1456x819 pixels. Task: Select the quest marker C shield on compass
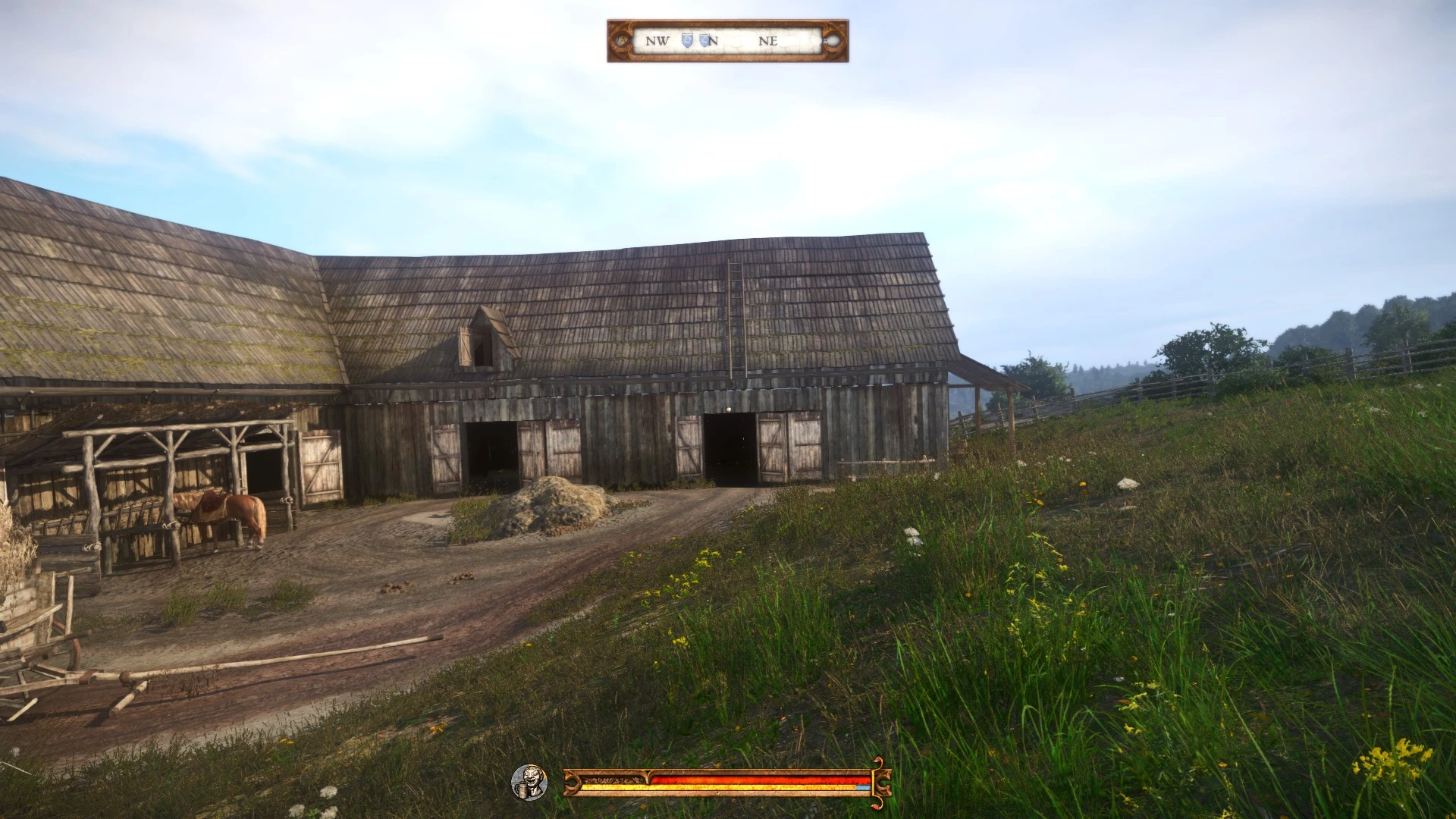tap(704, 40)
